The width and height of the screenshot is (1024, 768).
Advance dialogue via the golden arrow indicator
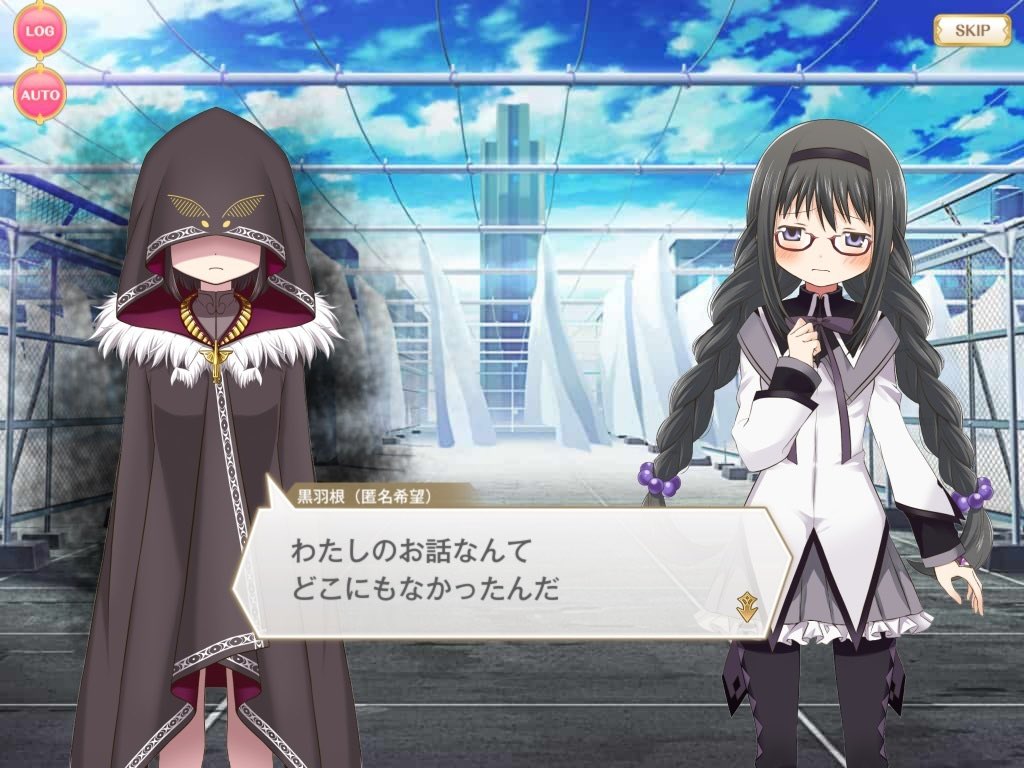tap(745, 605)
